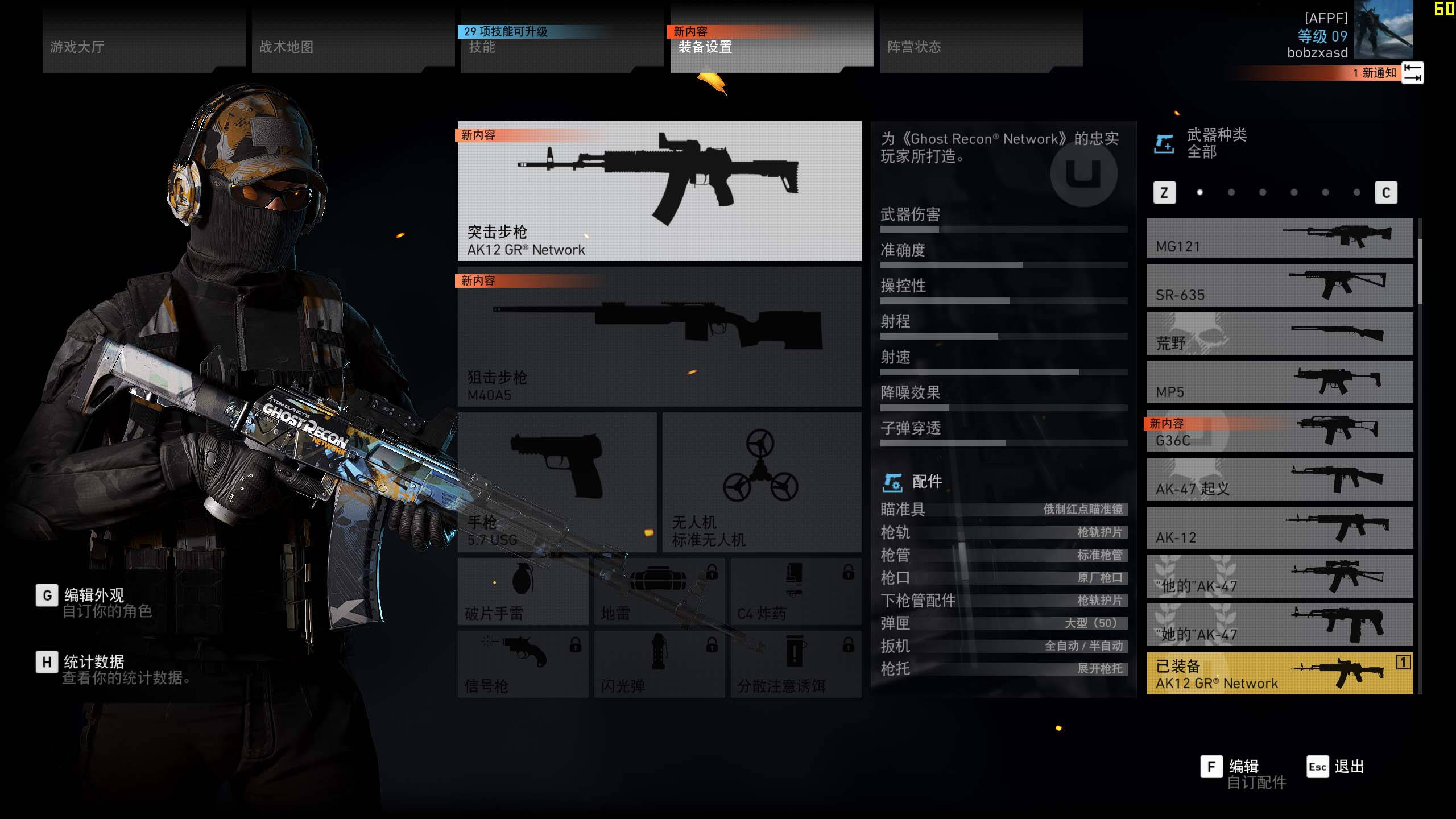
Task: Switch to the 战术地图 tab
Action: (x=353, y=41)
